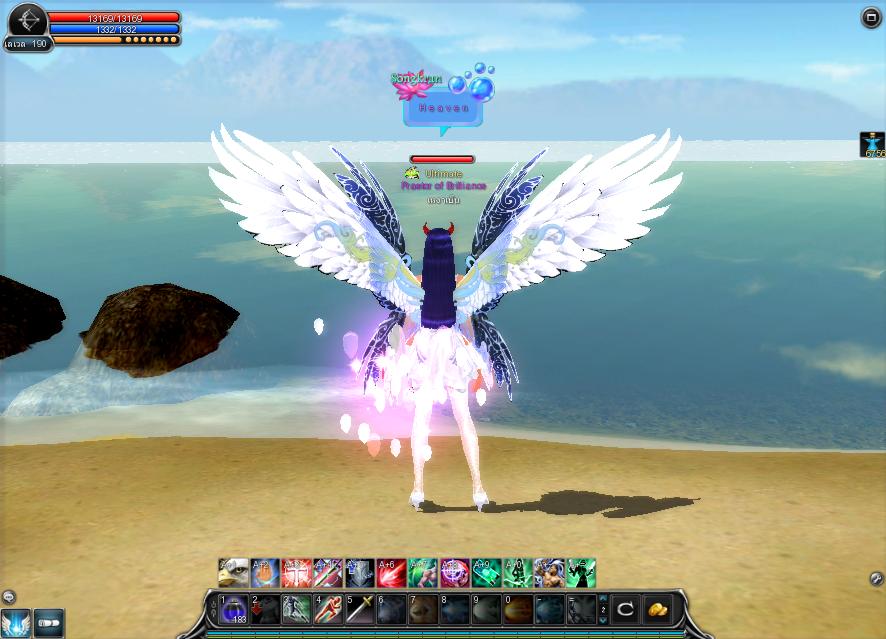Click the red A+3 cross buff icon
Viewport: 886px width, 639px height.
tap(296, 573)
